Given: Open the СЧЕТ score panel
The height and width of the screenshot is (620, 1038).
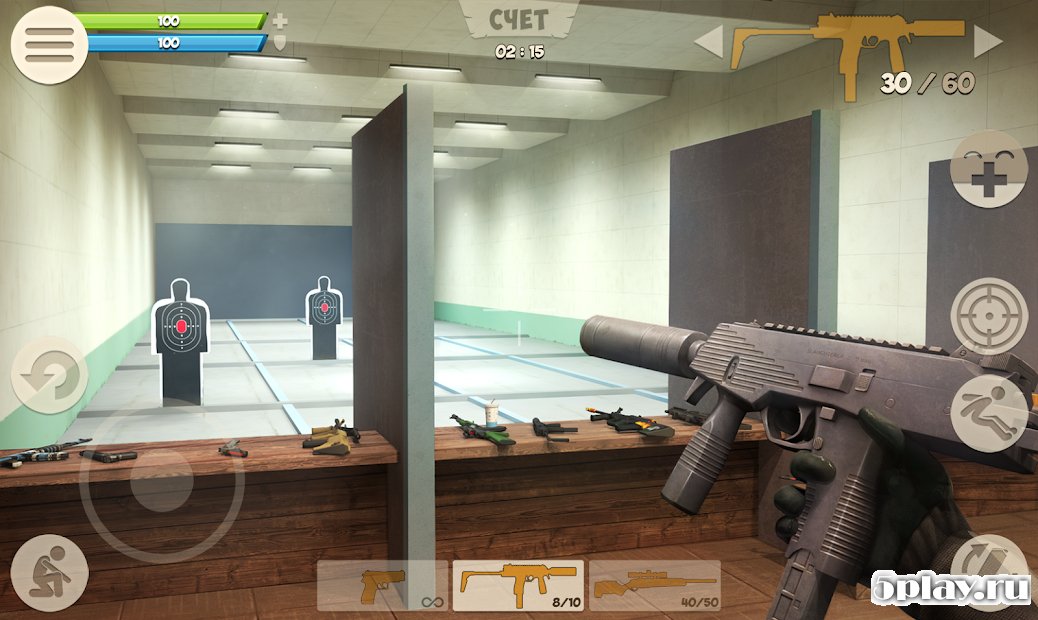Looking at the screenshot, I should [518, 20].
